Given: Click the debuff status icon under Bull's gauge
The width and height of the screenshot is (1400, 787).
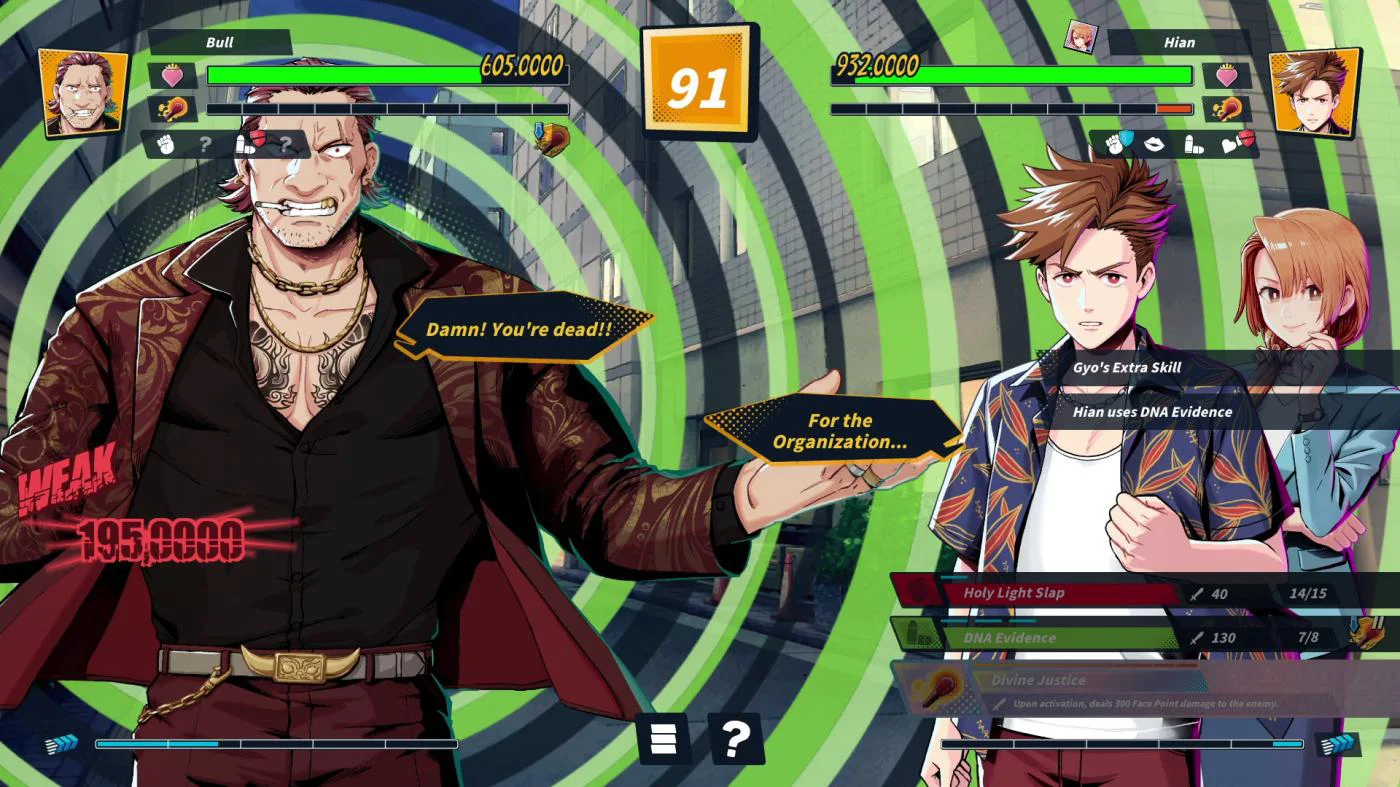Looking at the screenshot, I should pyautogui.click(x=551, y=139).
